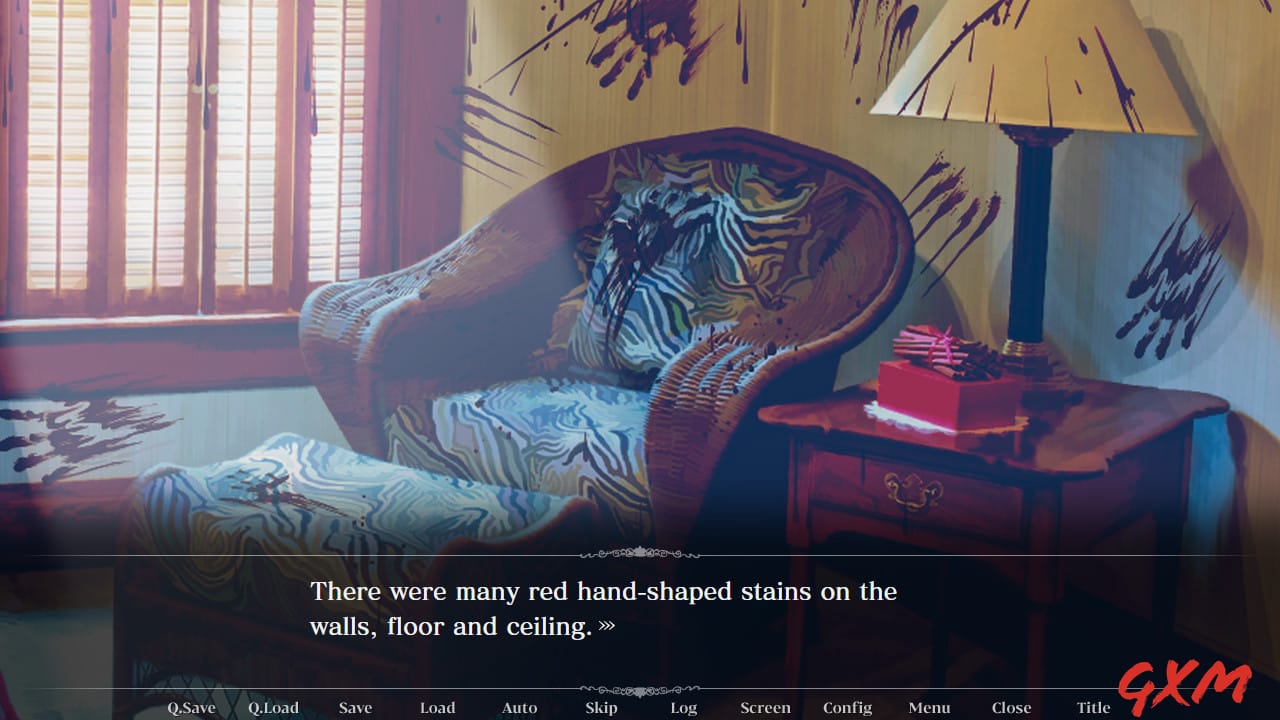Viewport: 1280px width, 720px height.
Task: Close the message window temporarily
Action: (1011, 707)
